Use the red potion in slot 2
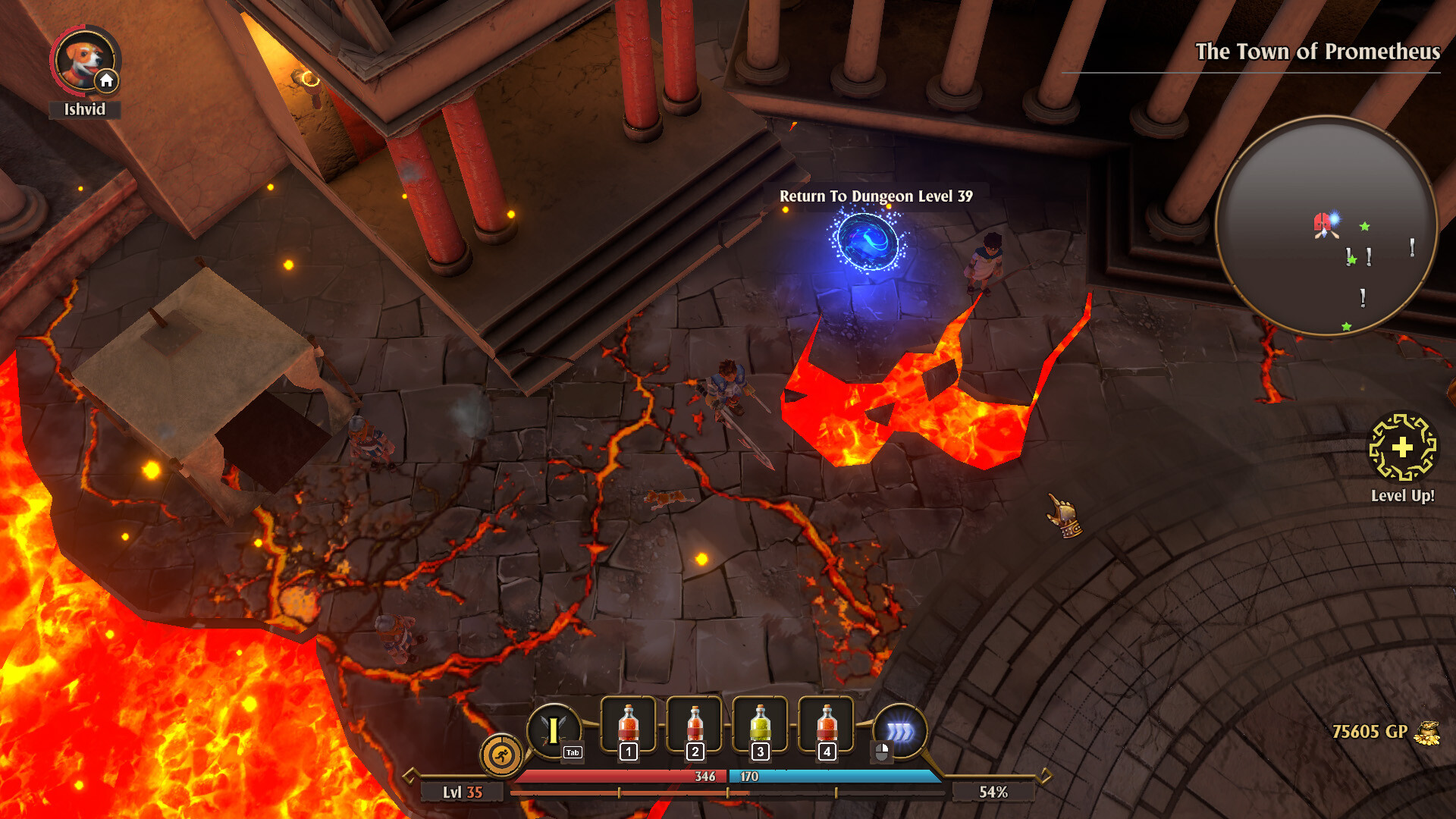Viewport: 1456px width, 819px height. click(694, 726)
